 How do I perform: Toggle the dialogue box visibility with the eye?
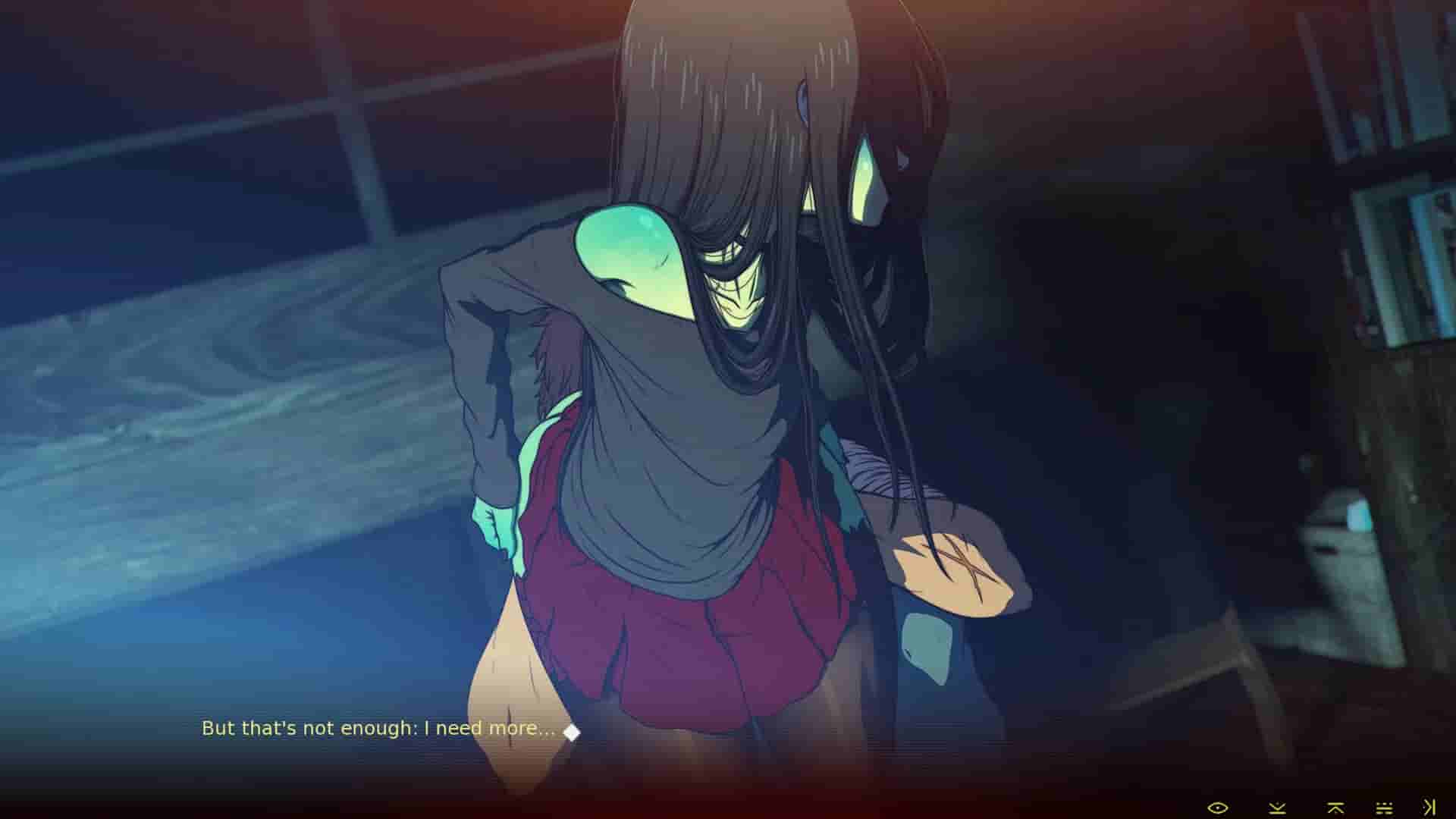[1218, 807]
